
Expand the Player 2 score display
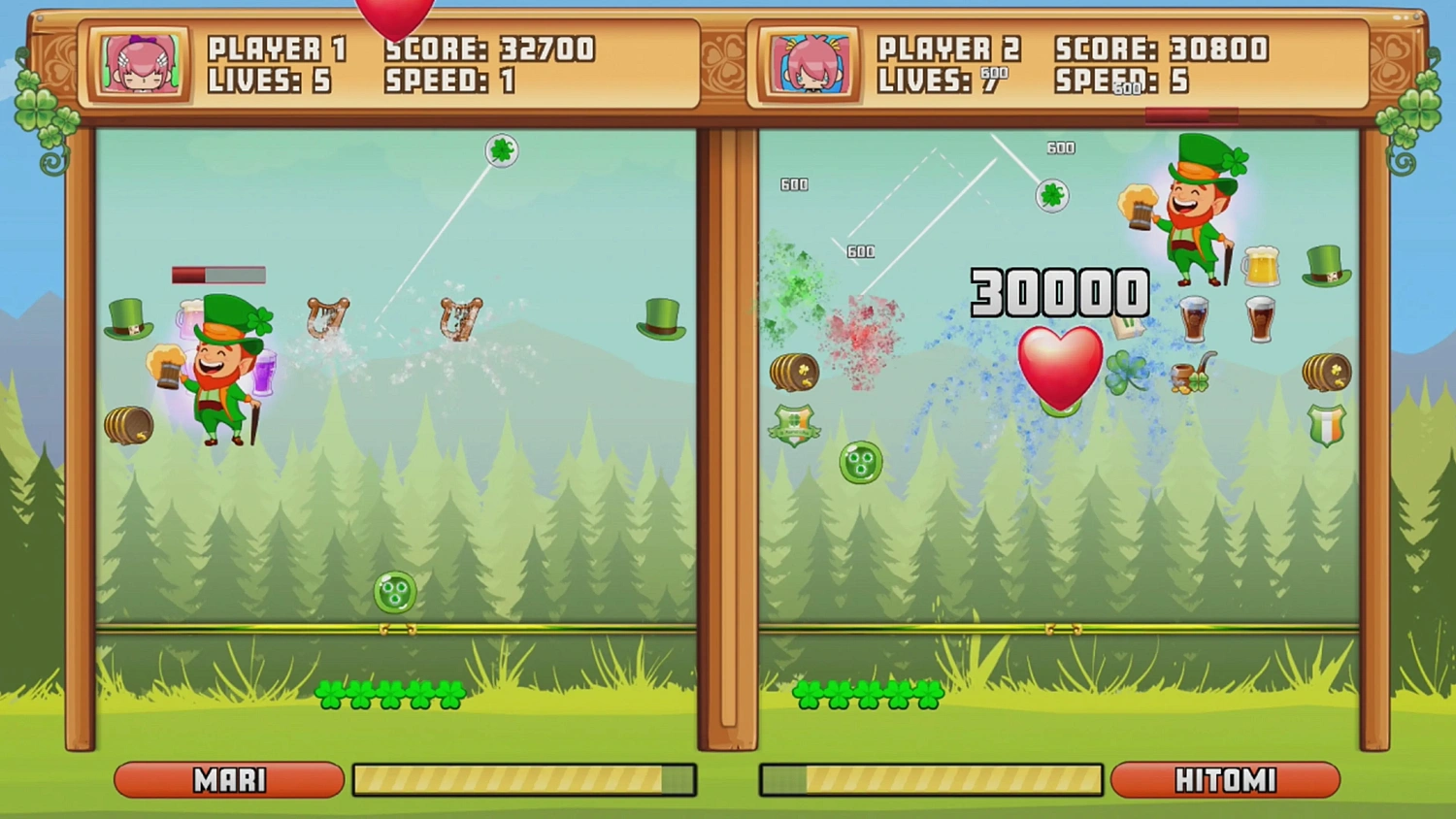pyautogui.click(x=1161, y=47)
